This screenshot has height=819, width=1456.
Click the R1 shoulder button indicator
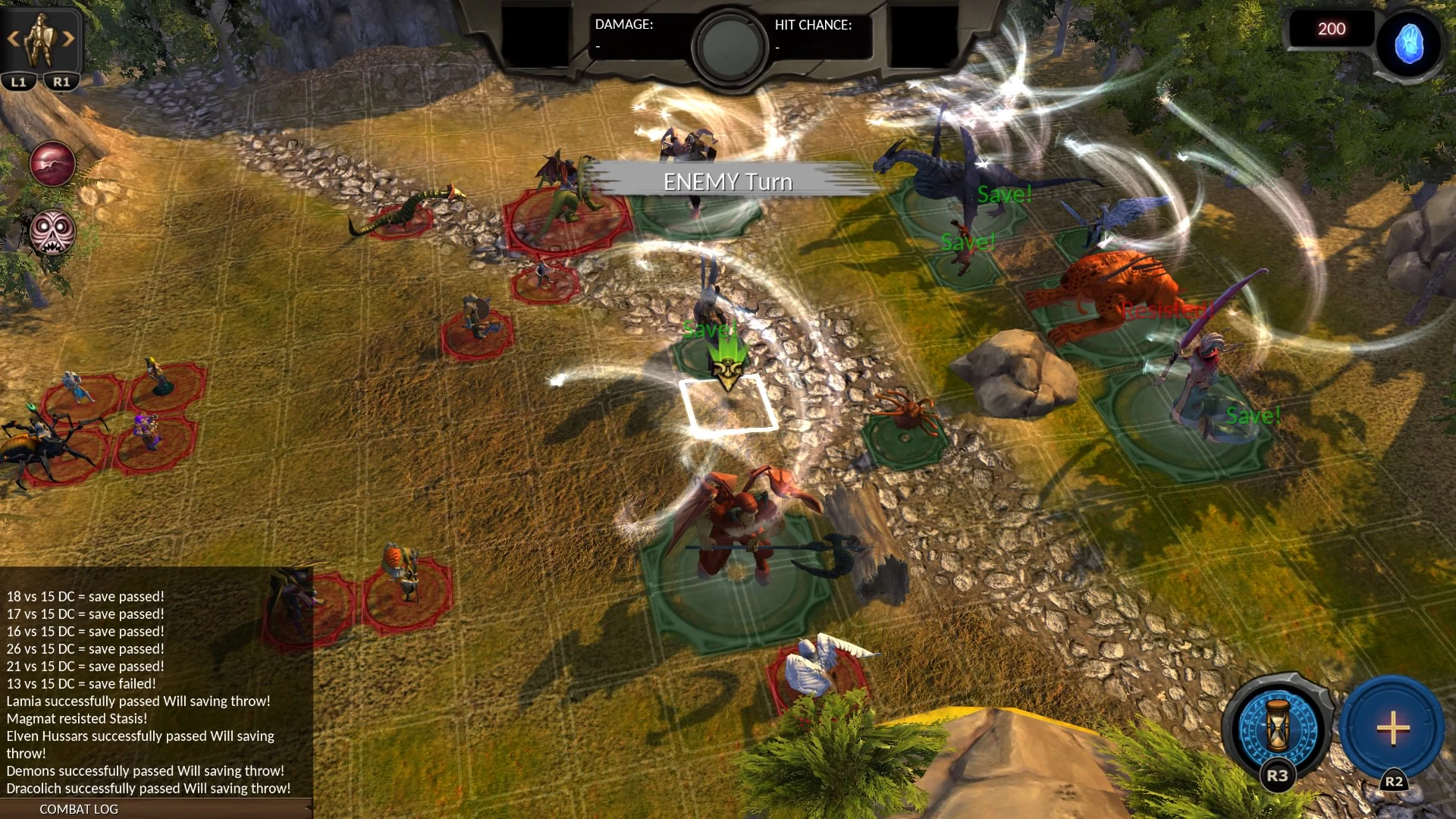63,80
